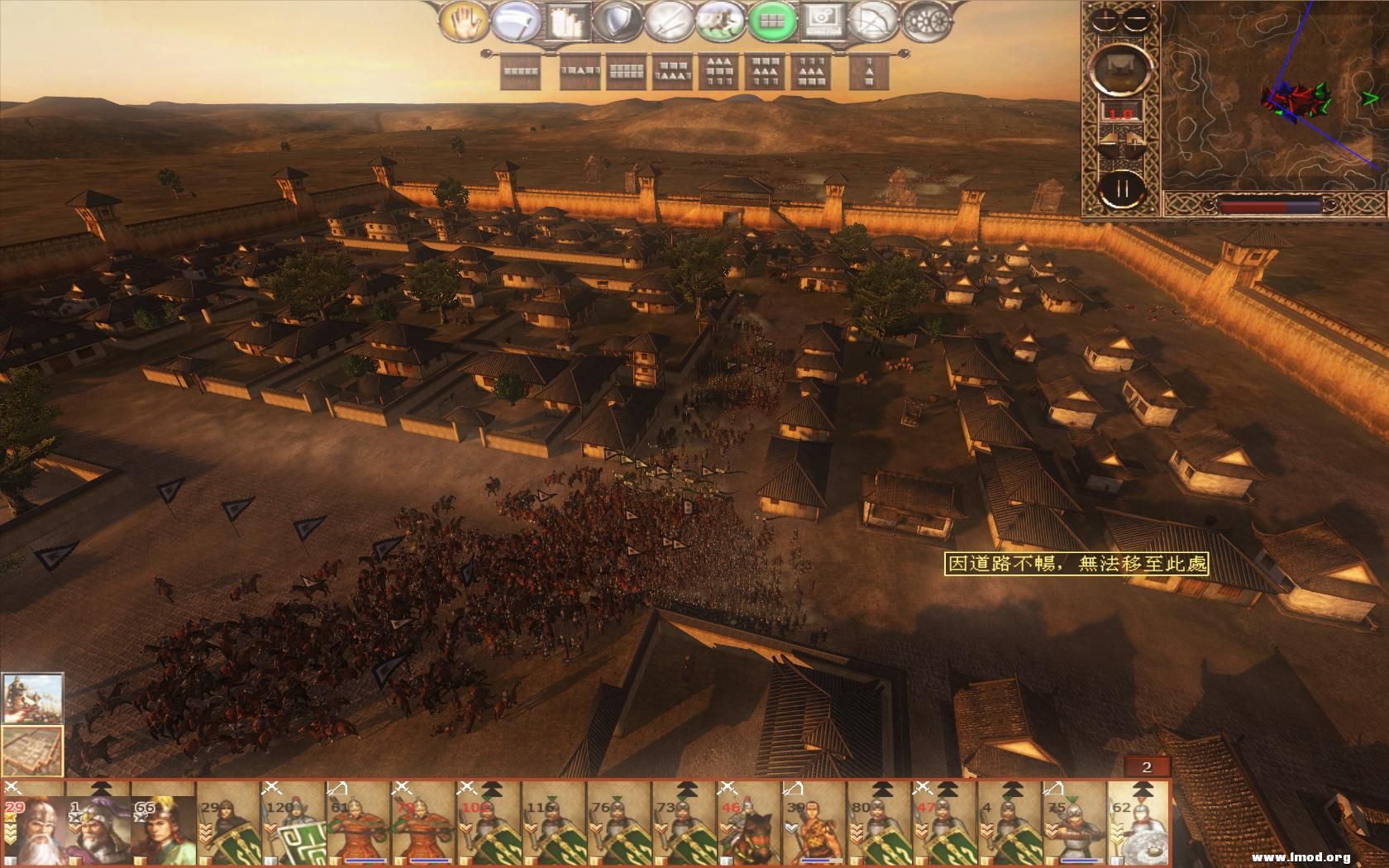Image resolution: width=1389 pixels, height=868 pixels.
Task: Click the siege towers icon in toolbar
Action: coord(565,20)
